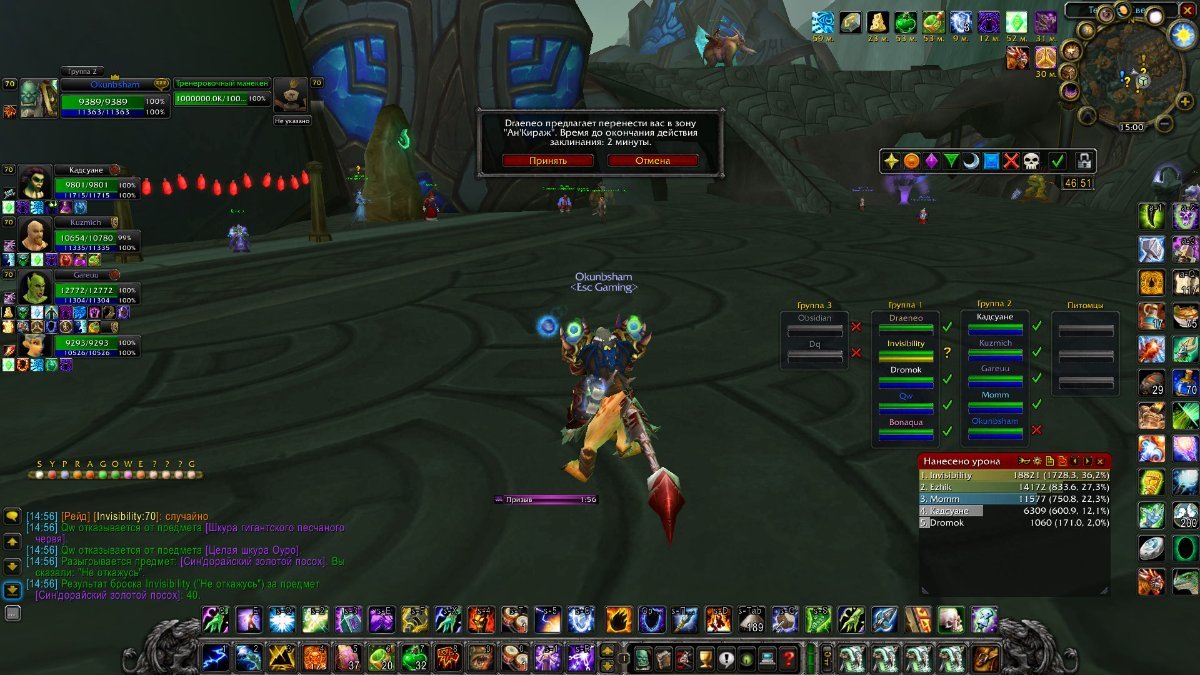Open the chat menu speech bubble button
The image size is (1200, 675).
point(13,516)
